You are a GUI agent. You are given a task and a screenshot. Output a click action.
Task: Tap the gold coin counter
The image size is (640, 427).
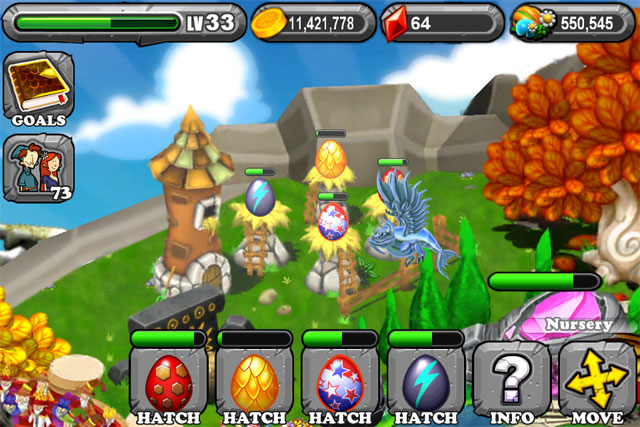pyautogui.click(x=312, y=22)
